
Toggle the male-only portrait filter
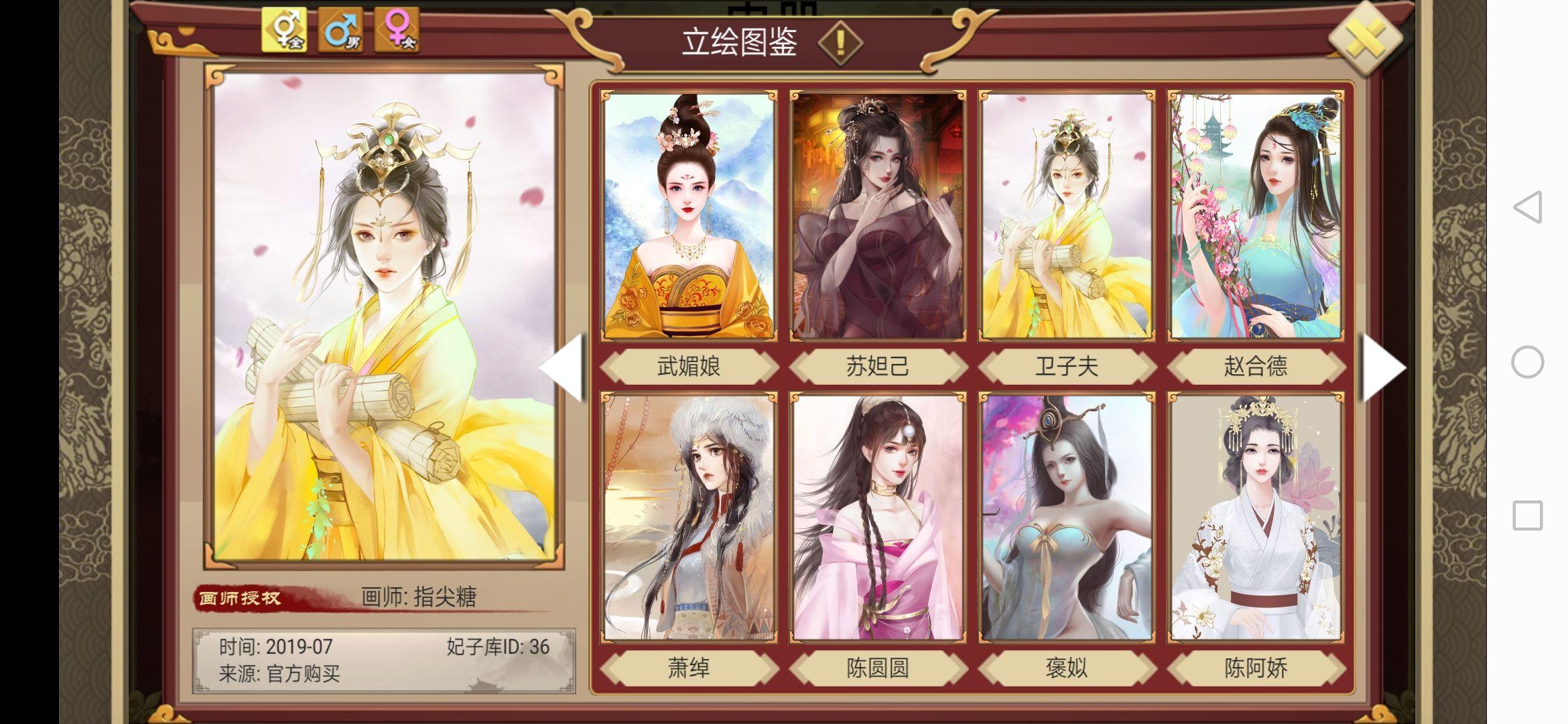tap(342, 29)
